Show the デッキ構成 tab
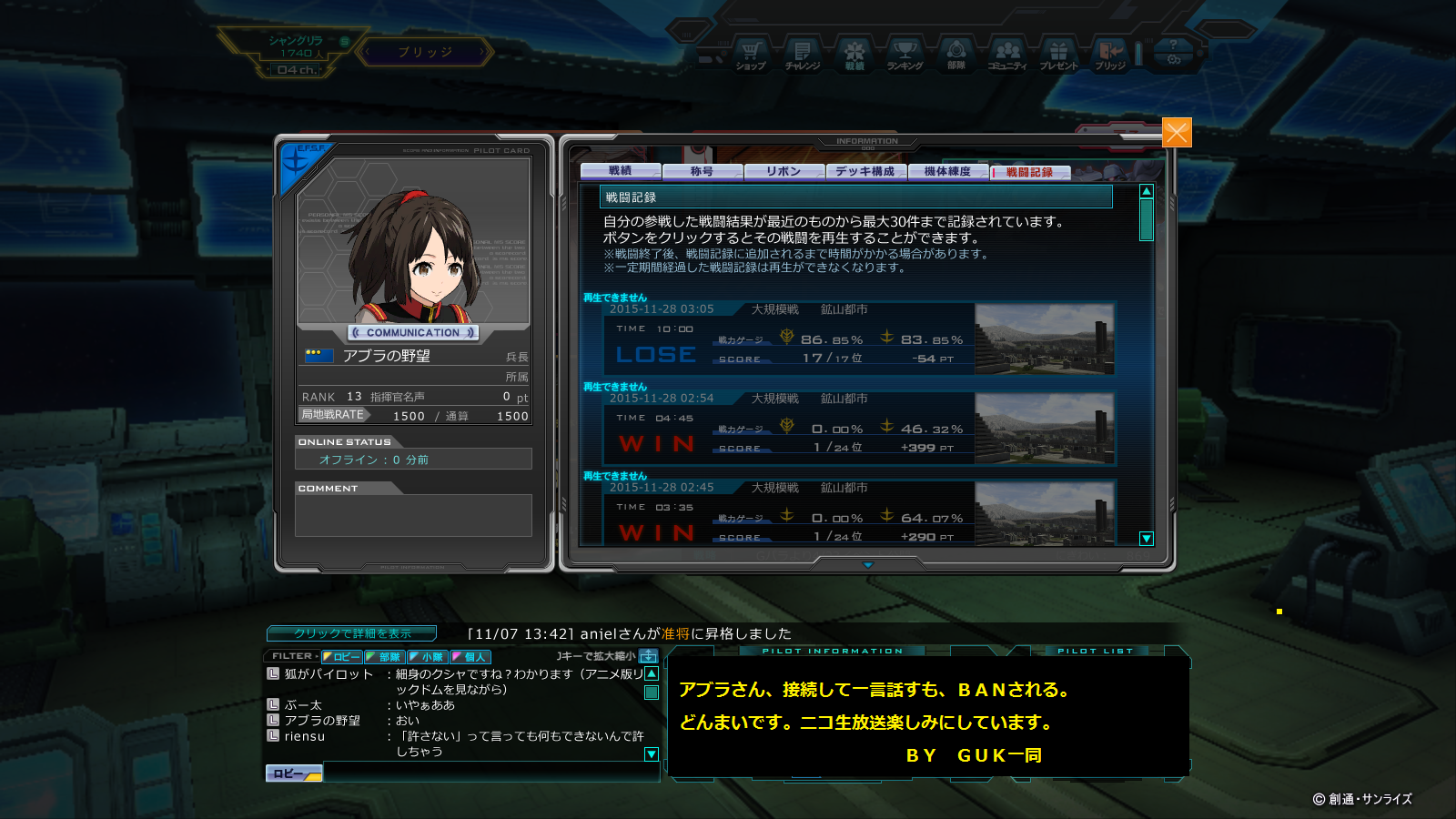Image resolution: width=1456 pixels, height=819 pixels. point(864,171)
